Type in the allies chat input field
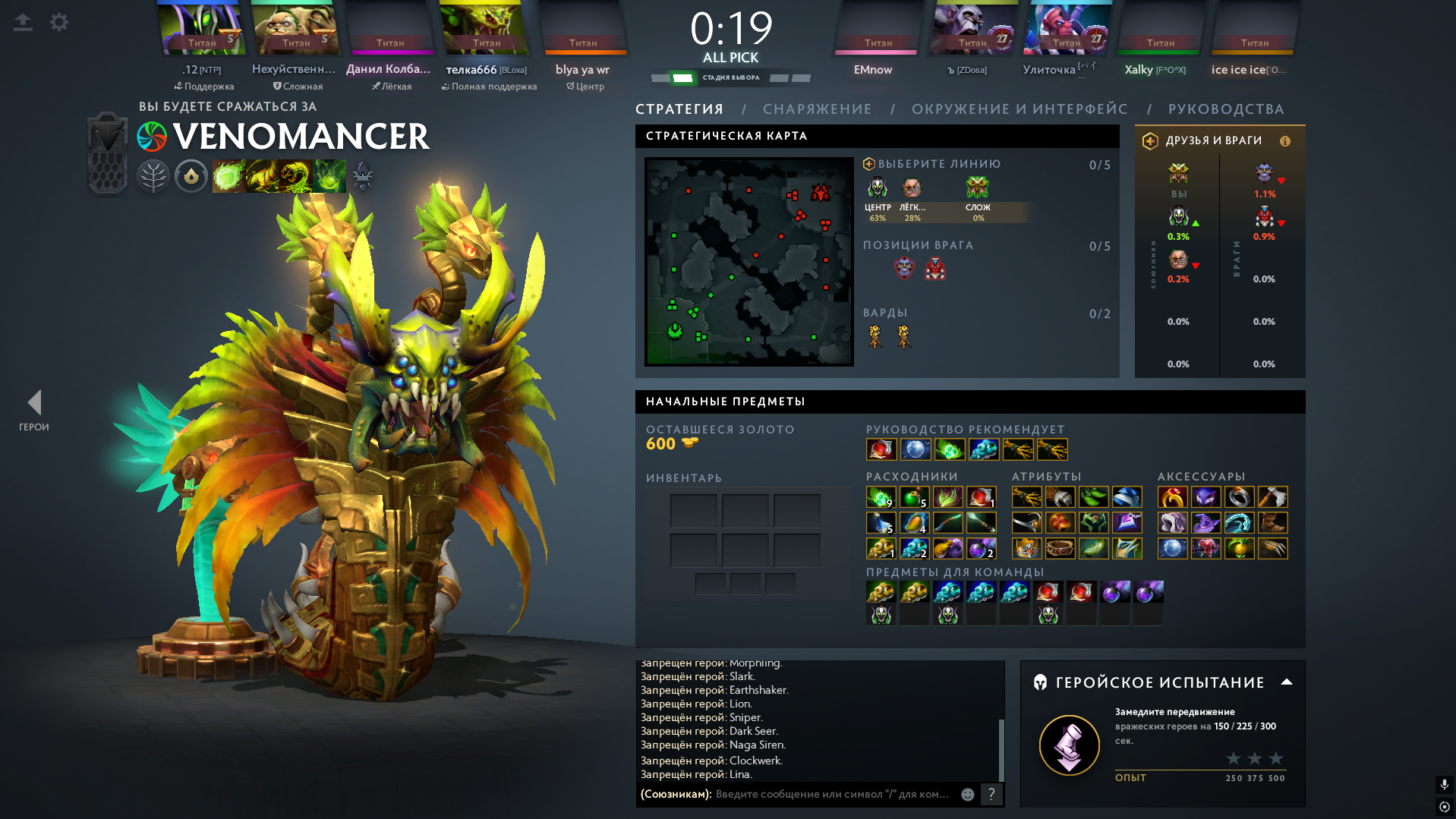 pos(832,794)
